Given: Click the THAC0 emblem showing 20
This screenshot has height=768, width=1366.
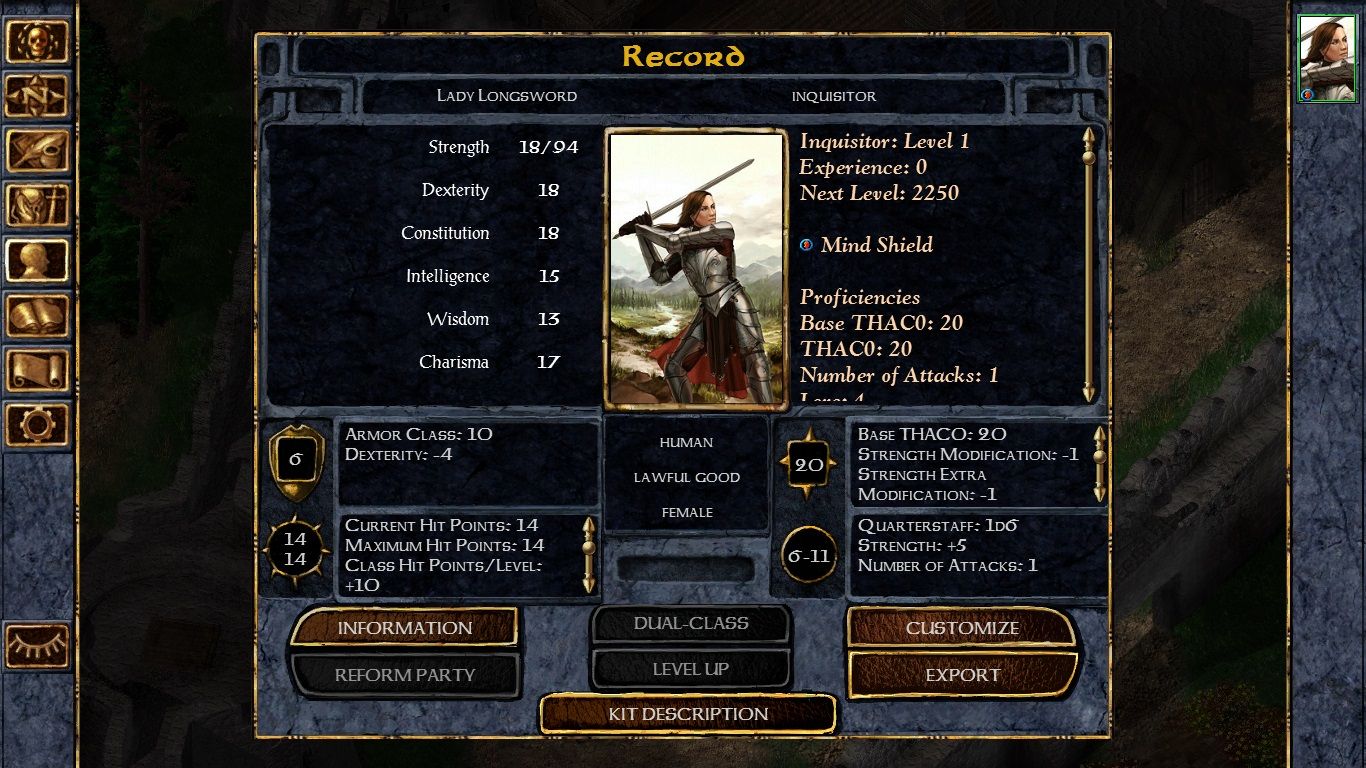Looking at the screenshot, I should tap(810, 463).
